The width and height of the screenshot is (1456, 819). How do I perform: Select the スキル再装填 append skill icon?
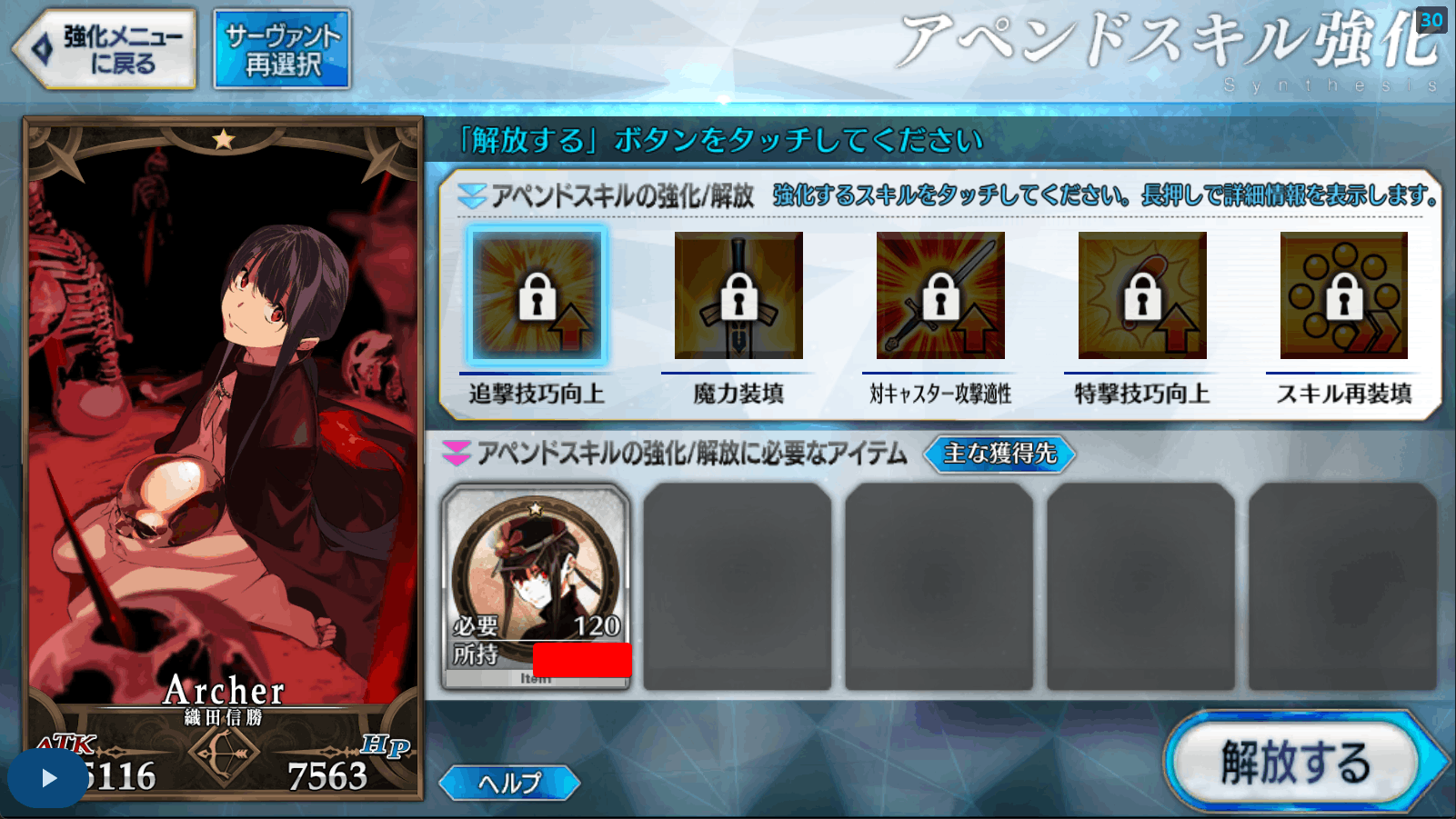point(1342,296)
